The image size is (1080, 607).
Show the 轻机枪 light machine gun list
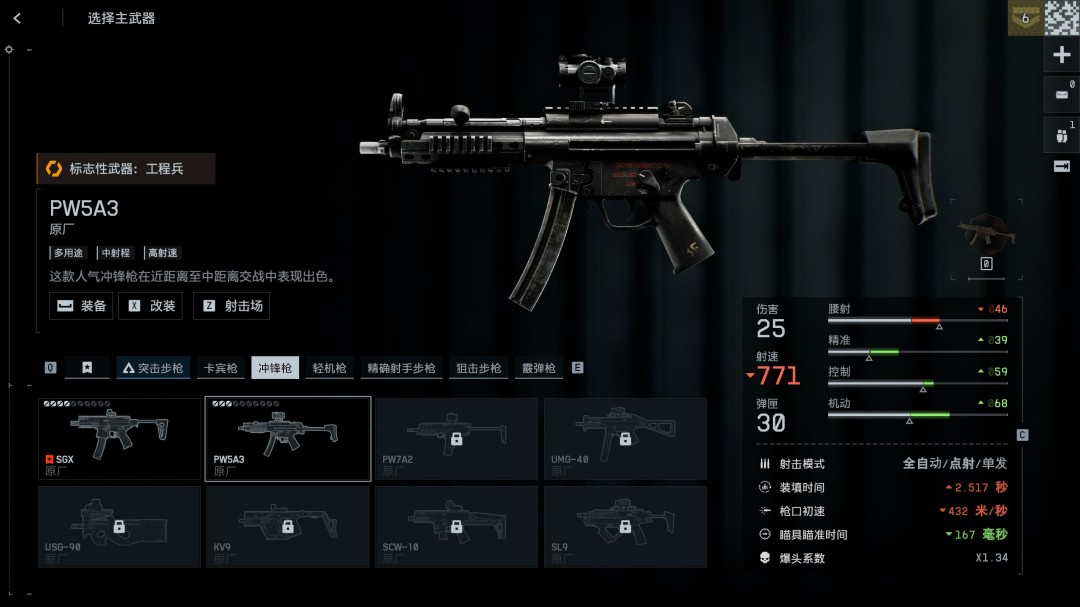coord(329,368)
